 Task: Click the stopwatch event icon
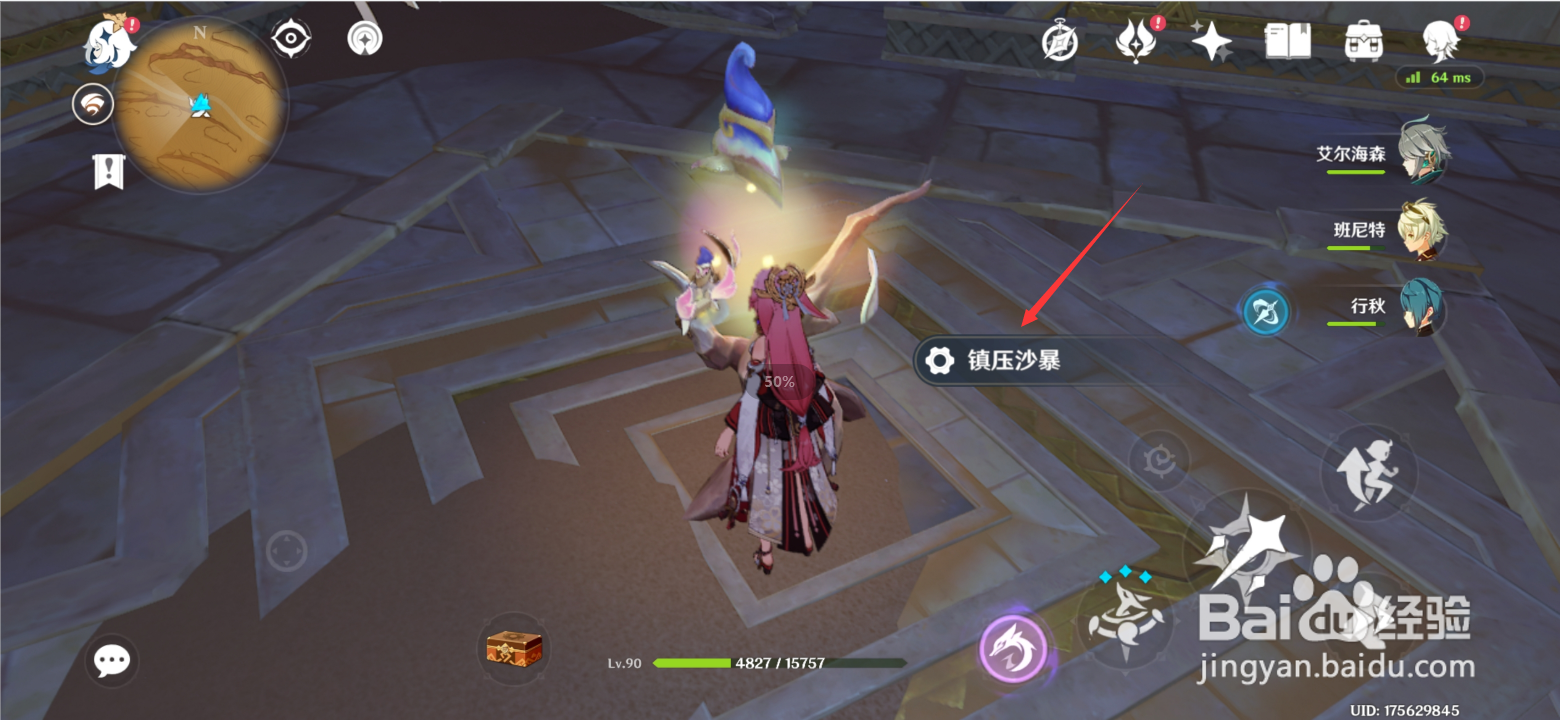pos(1062,42)
